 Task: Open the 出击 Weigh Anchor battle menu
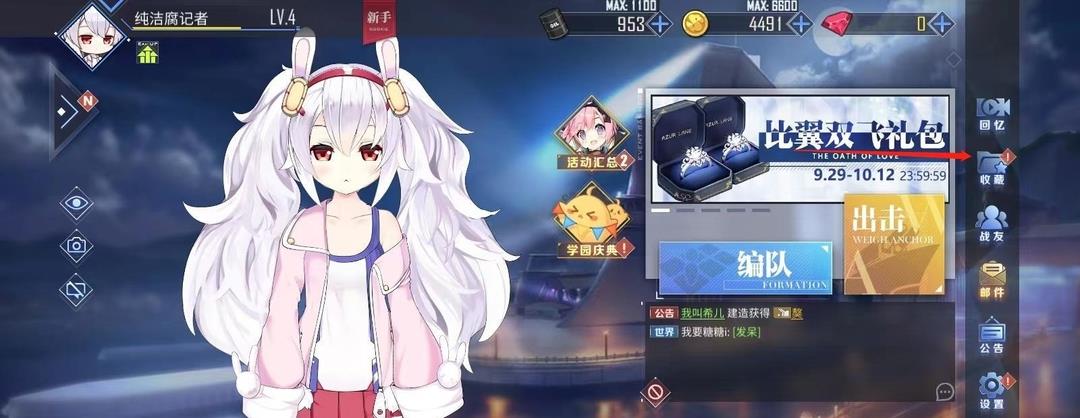(892, 244)
